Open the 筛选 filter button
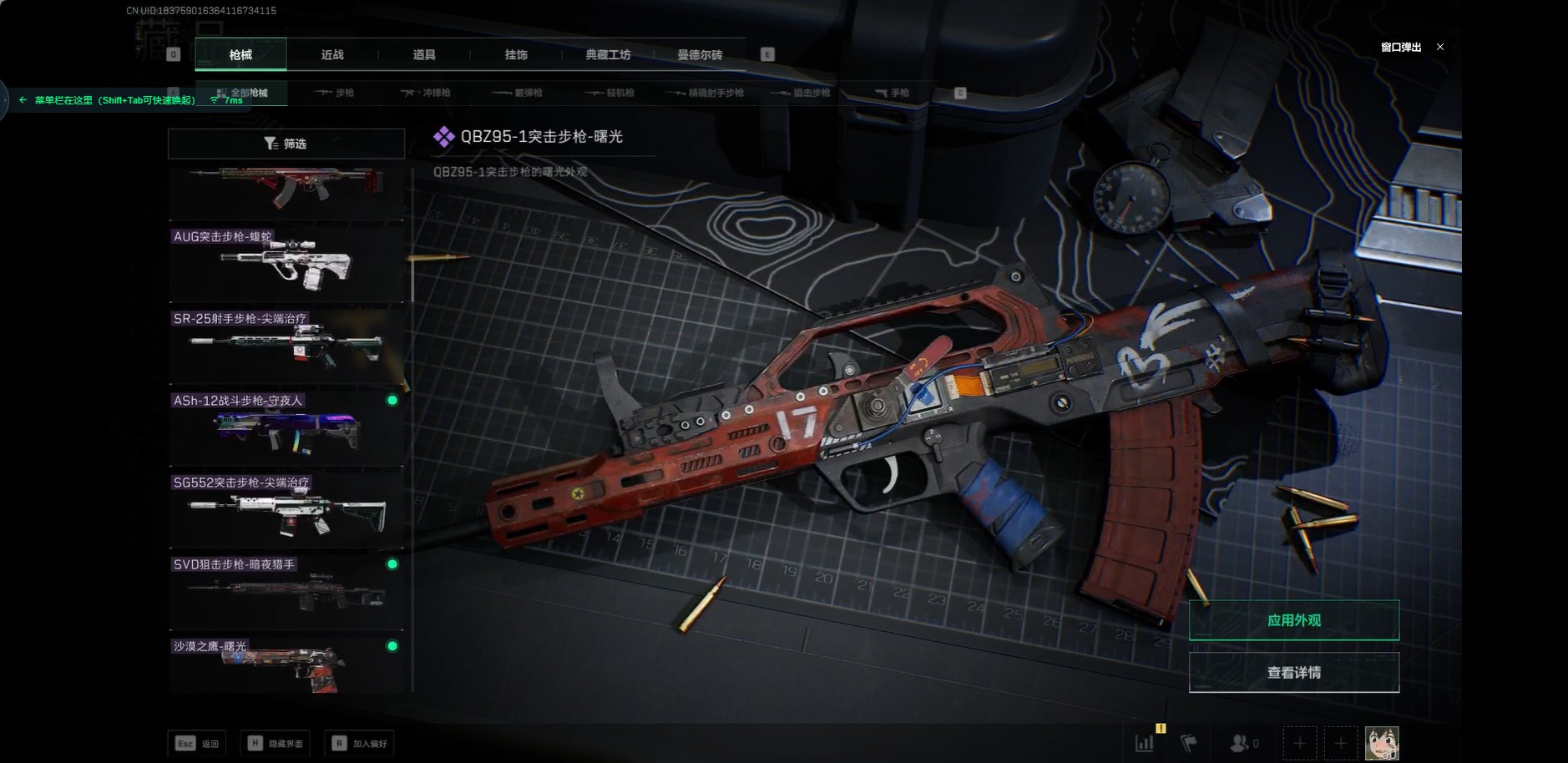 [x=286, y=144]
